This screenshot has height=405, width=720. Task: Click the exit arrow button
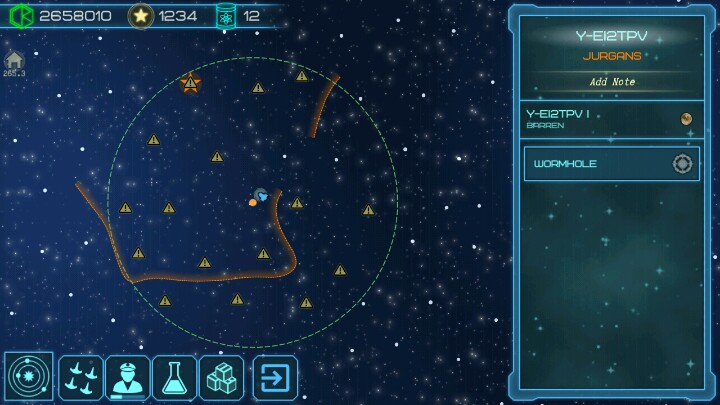275,378
